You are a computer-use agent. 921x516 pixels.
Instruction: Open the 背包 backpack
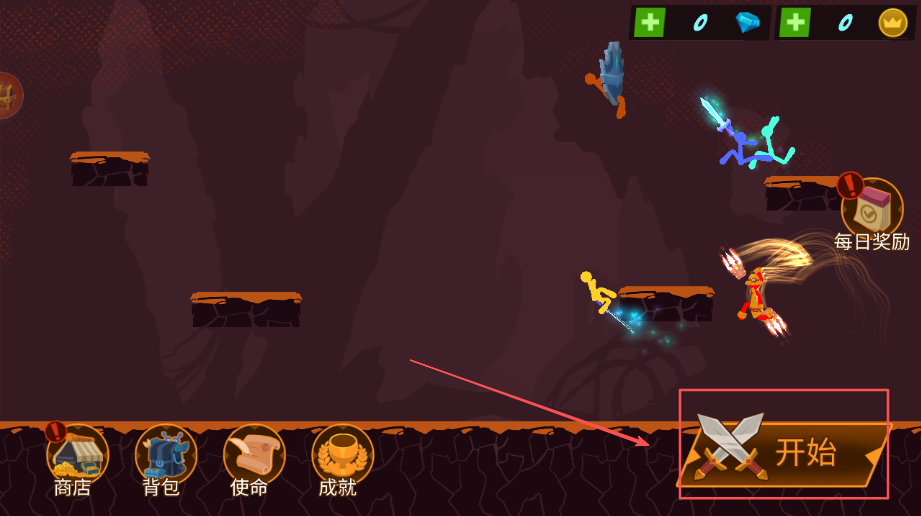165,459
